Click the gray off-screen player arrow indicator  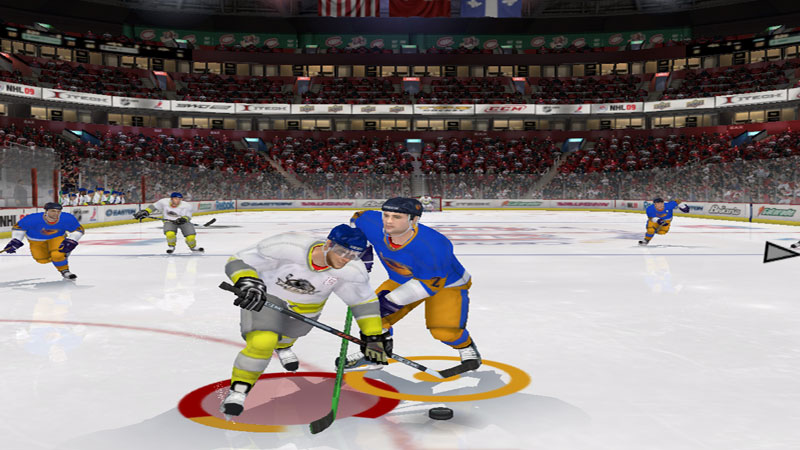tap(779, 252)
